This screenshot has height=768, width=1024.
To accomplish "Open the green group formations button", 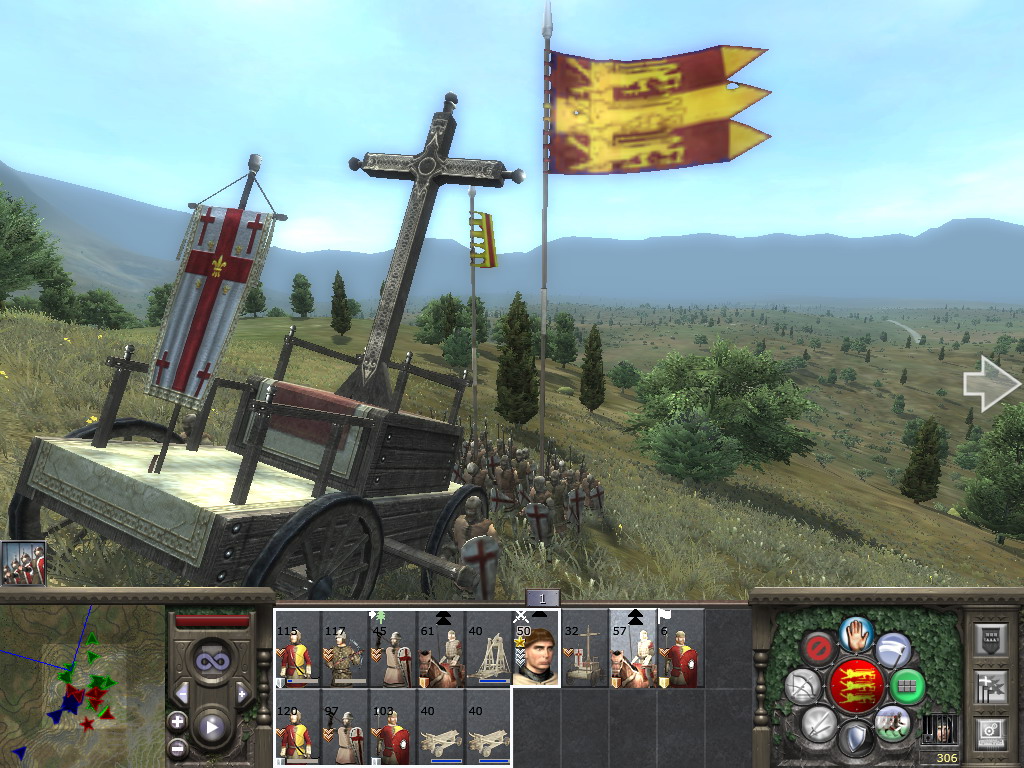I will pos(908,686).
